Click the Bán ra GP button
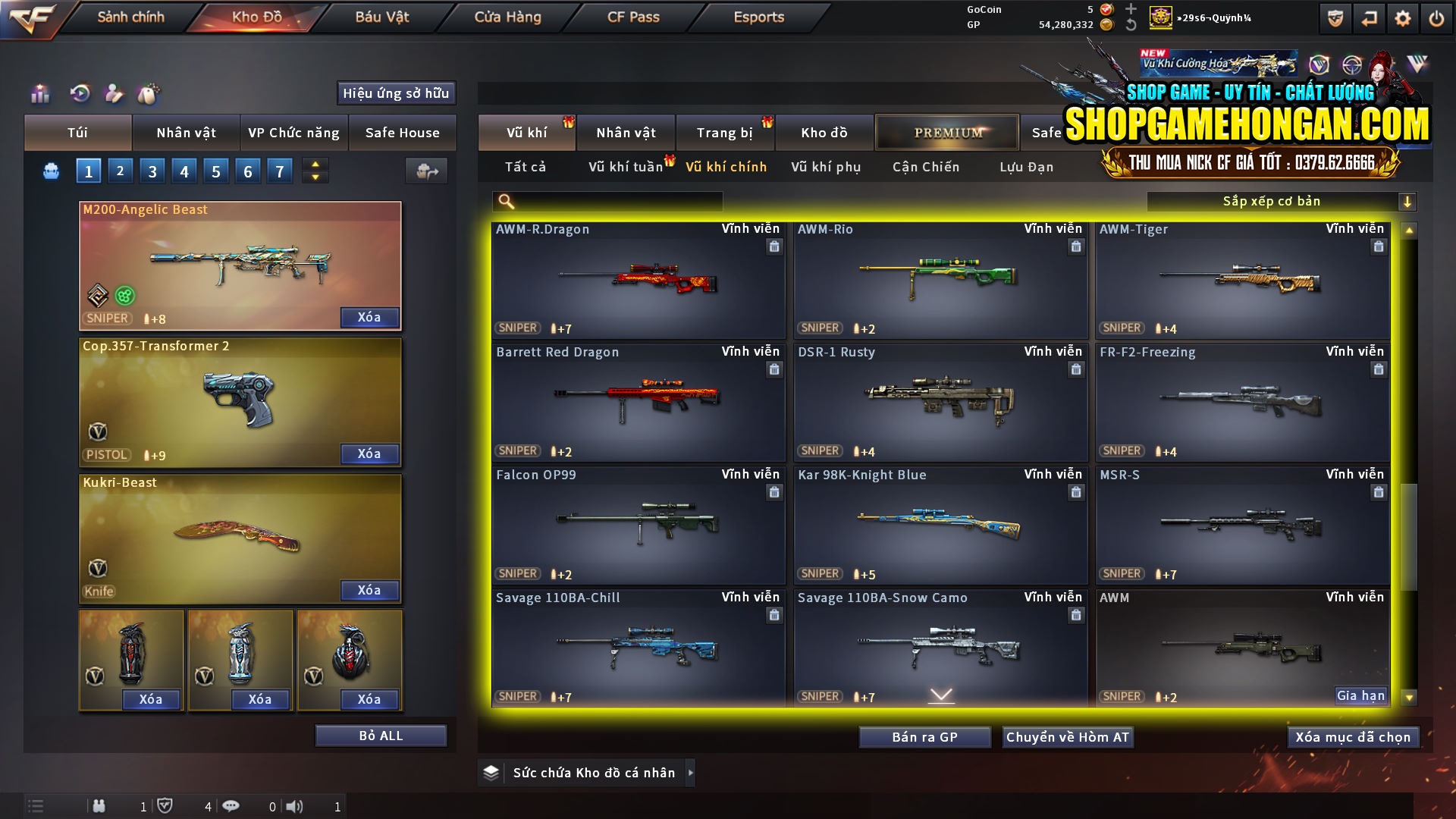 924,736
